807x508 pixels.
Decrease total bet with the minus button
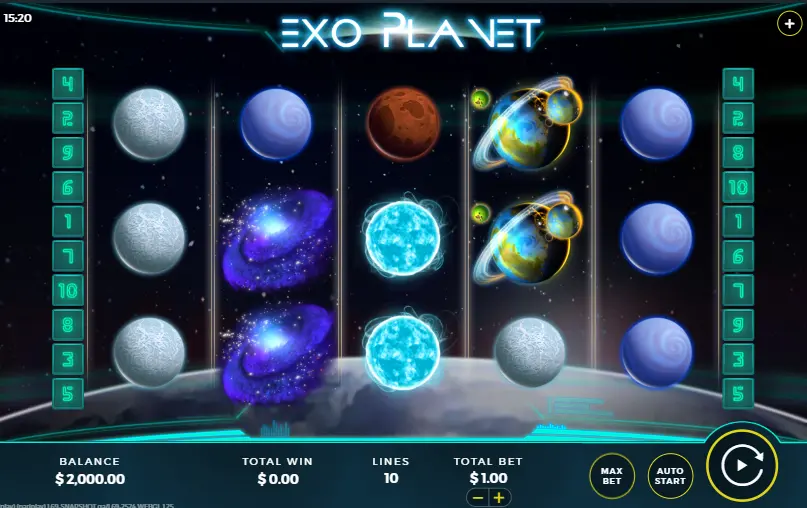pos(478,497)
